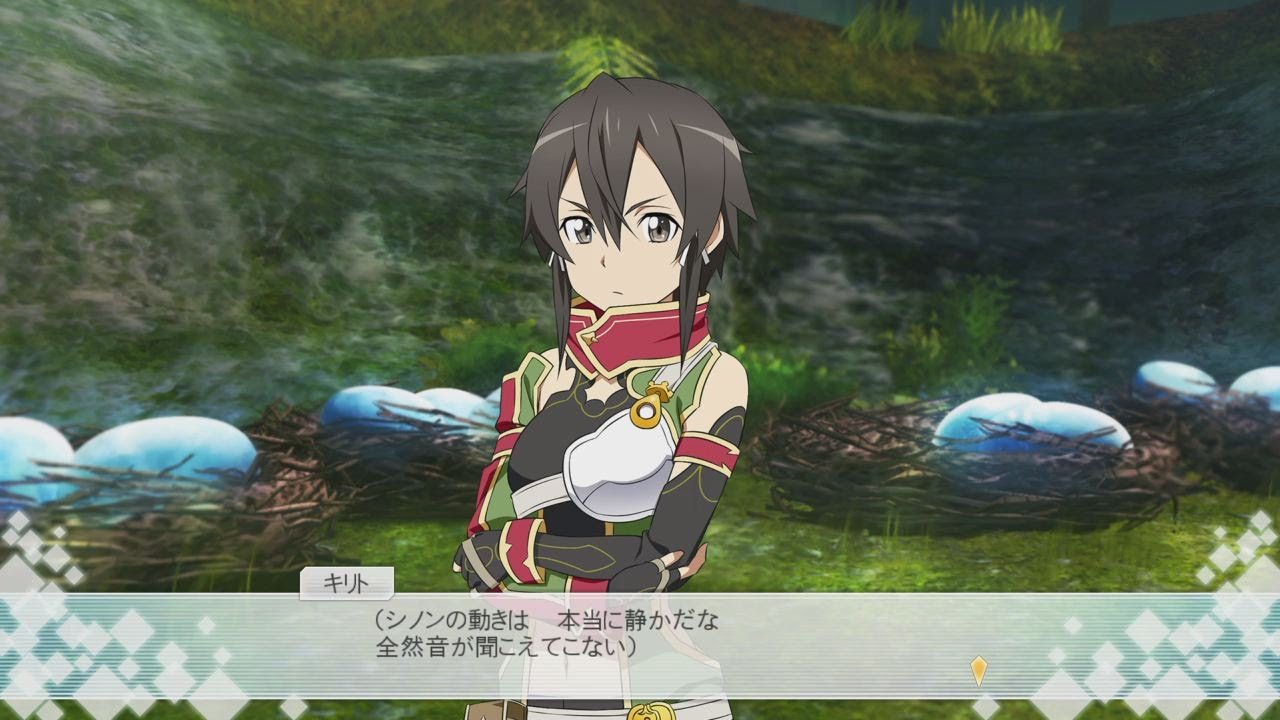Click the yellow diamond advance indicator
This screenshot has width=1280, height=720.
(x=978, y=669)
